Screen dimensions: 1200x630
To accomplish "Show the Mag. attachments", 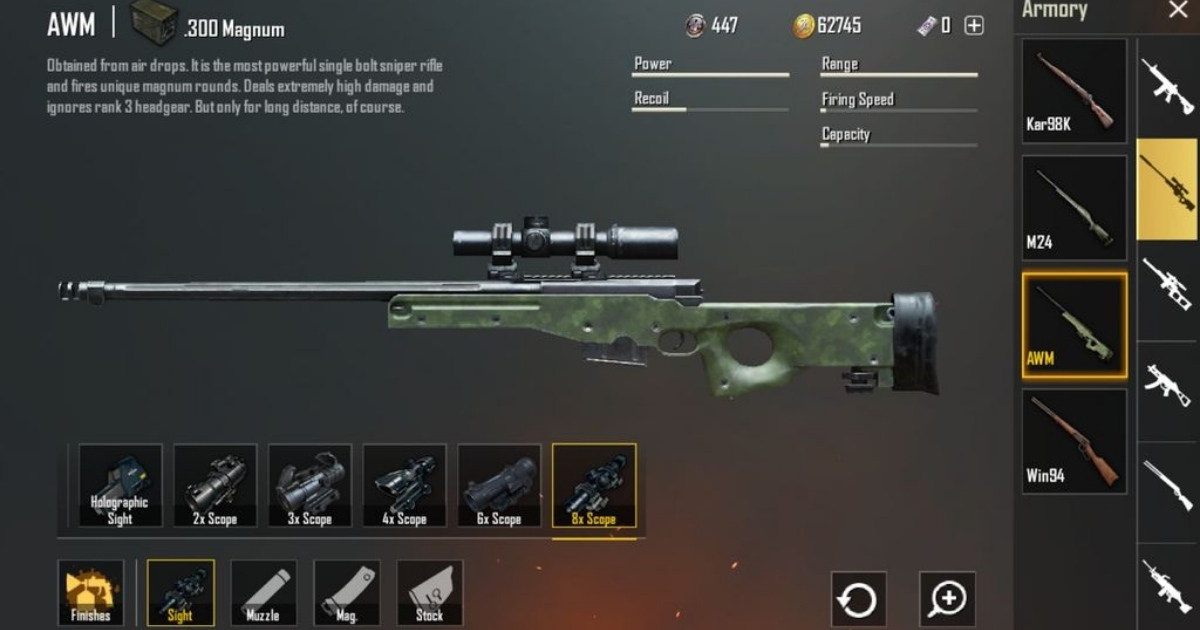I will pos(346,593).
